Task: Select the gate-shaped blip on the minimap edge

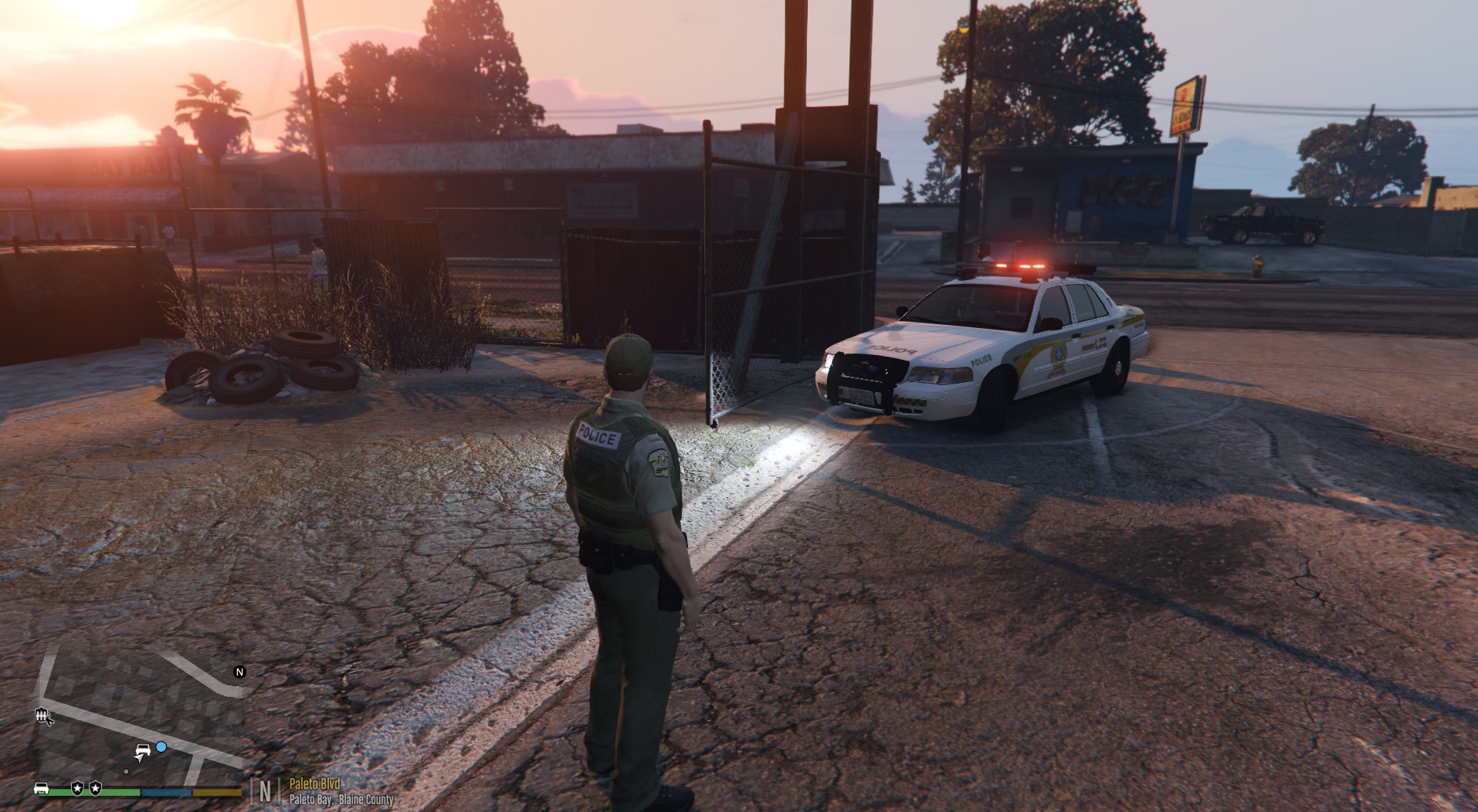Action: (x=42, y=716)
